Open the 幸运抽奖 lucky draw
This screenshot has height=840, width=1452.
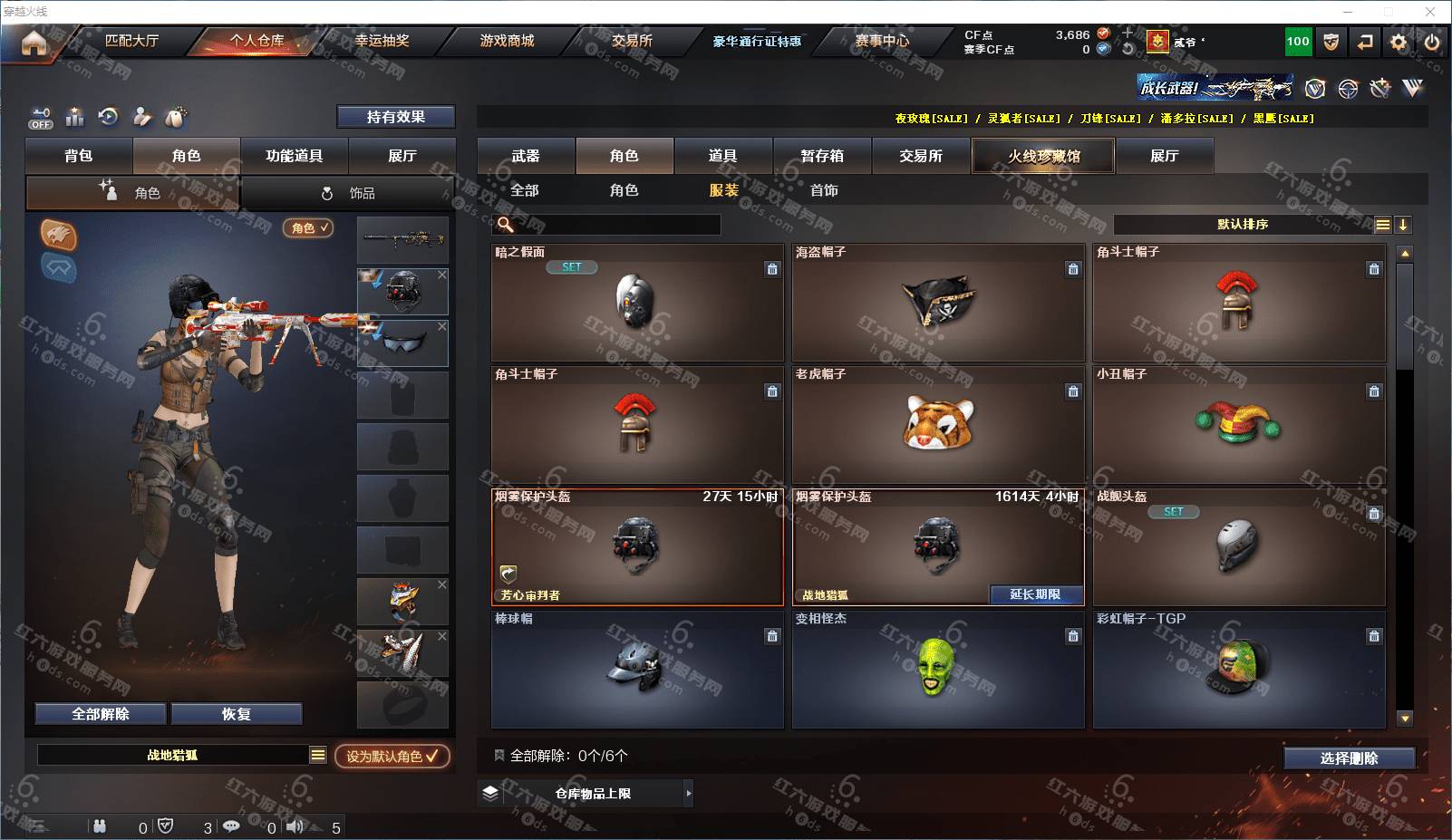[382, 41]
